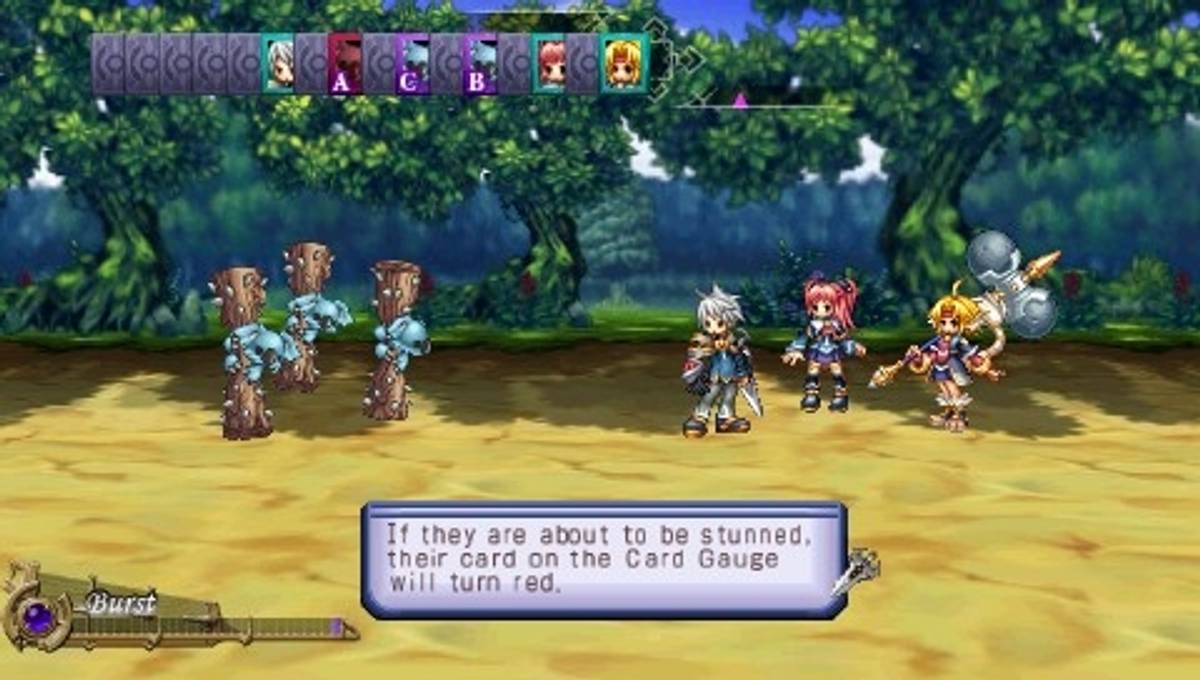Click the red enemy card labeled A
Image resolution: width=1200 pixels, height=680 pixels.
point(345,64)
